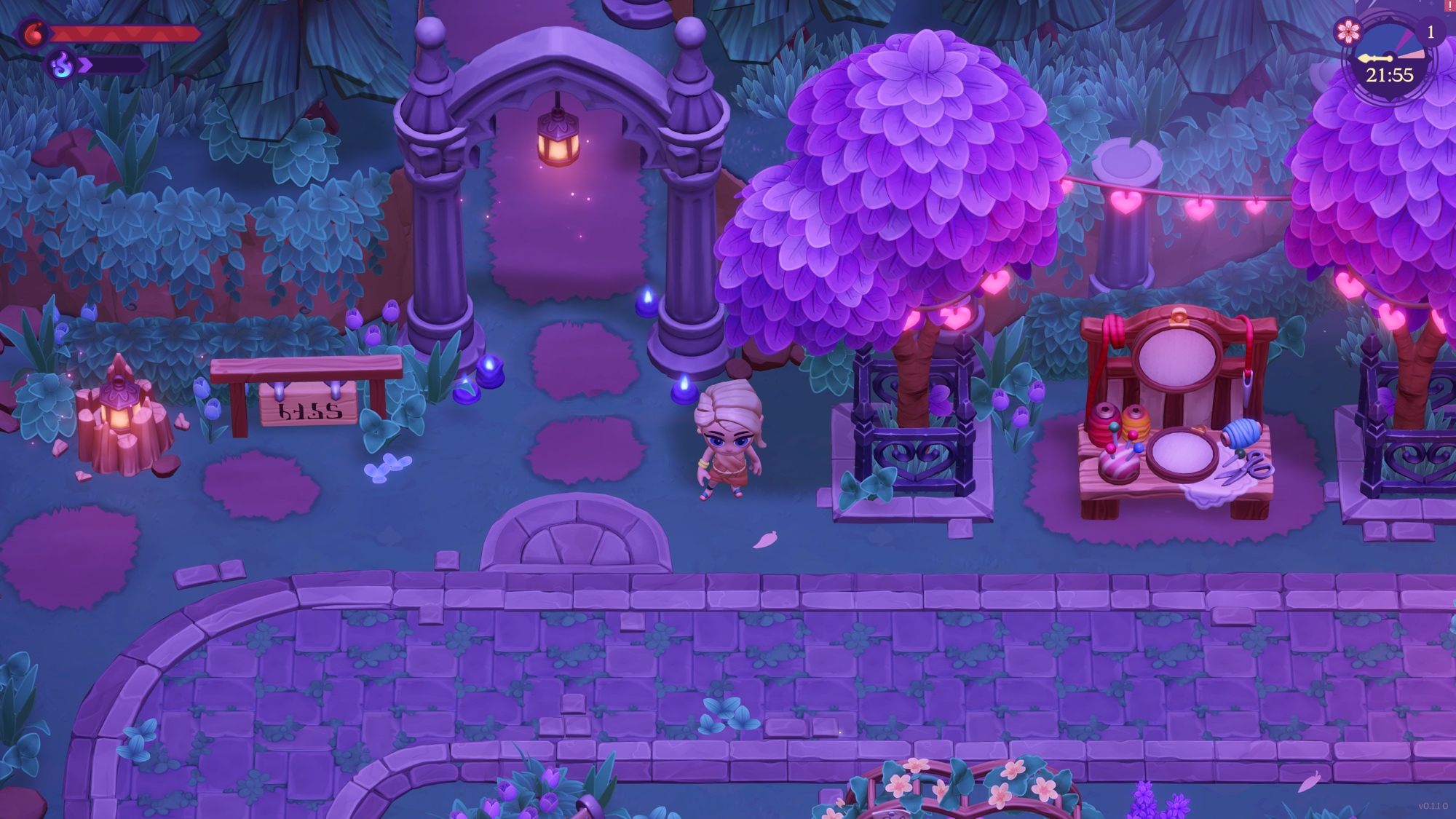The image size is (1456, 819).
Task: Open the red exclamation mark alert
Action: coord(1451,5)
